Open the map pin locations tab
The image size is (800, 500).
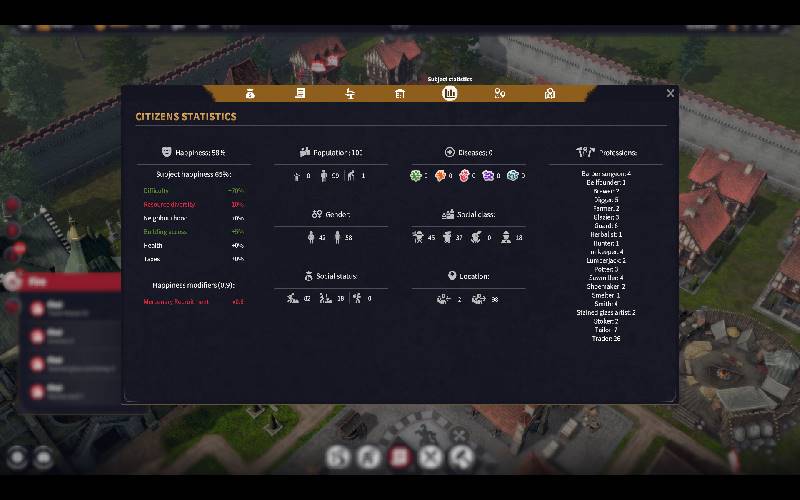pos(500,94)
